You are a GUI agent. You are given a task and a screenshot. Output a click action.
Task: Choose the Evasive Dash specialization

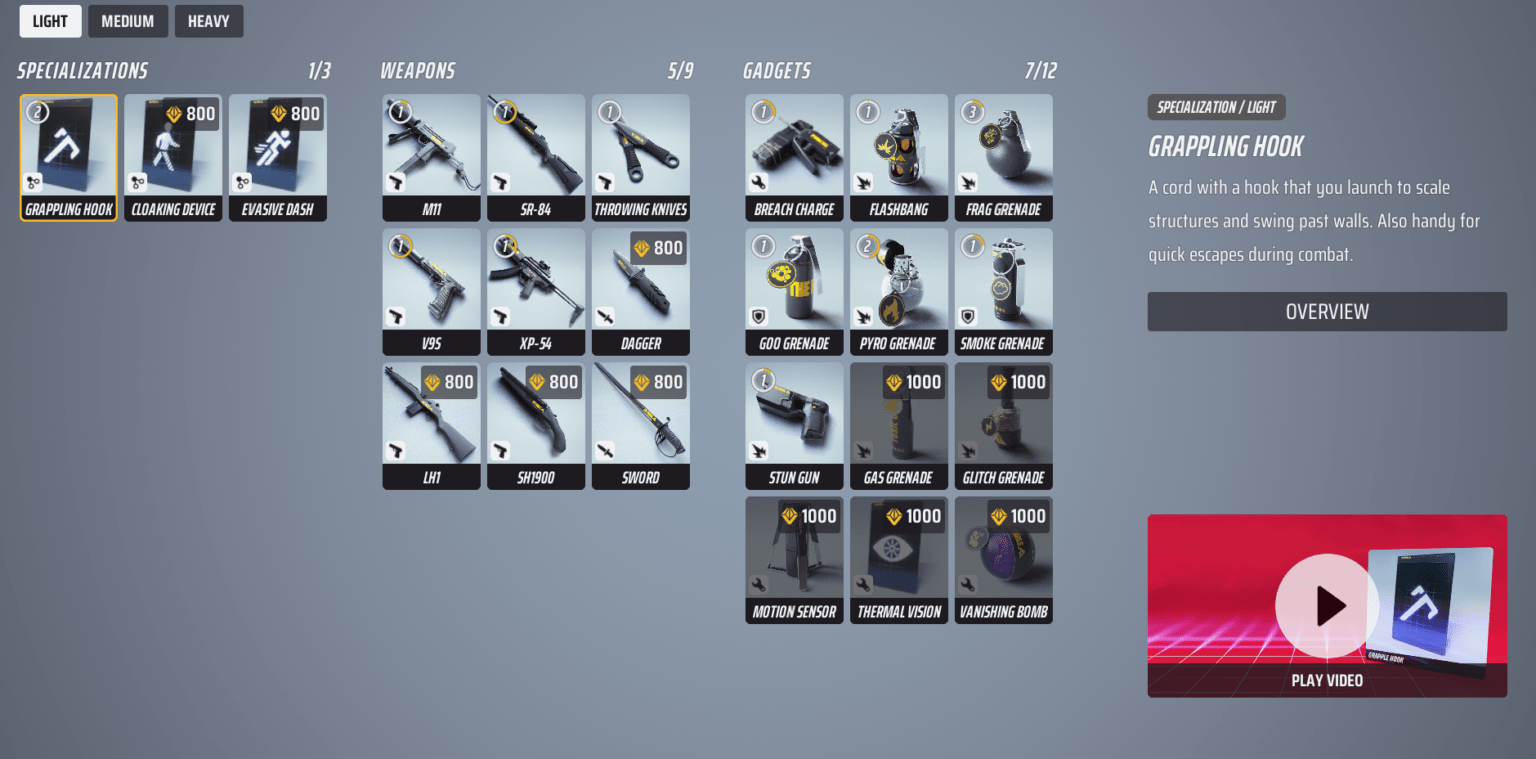(x=277, y=157)
